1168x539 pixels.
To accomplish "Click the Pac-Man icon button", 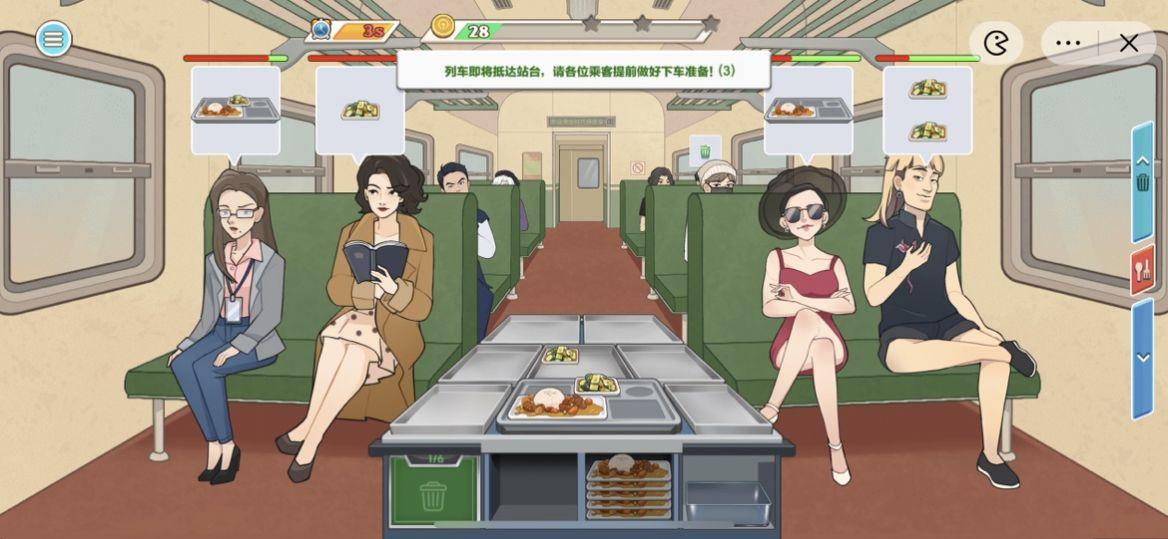I will pyautogui.click(x=996, y=43).
